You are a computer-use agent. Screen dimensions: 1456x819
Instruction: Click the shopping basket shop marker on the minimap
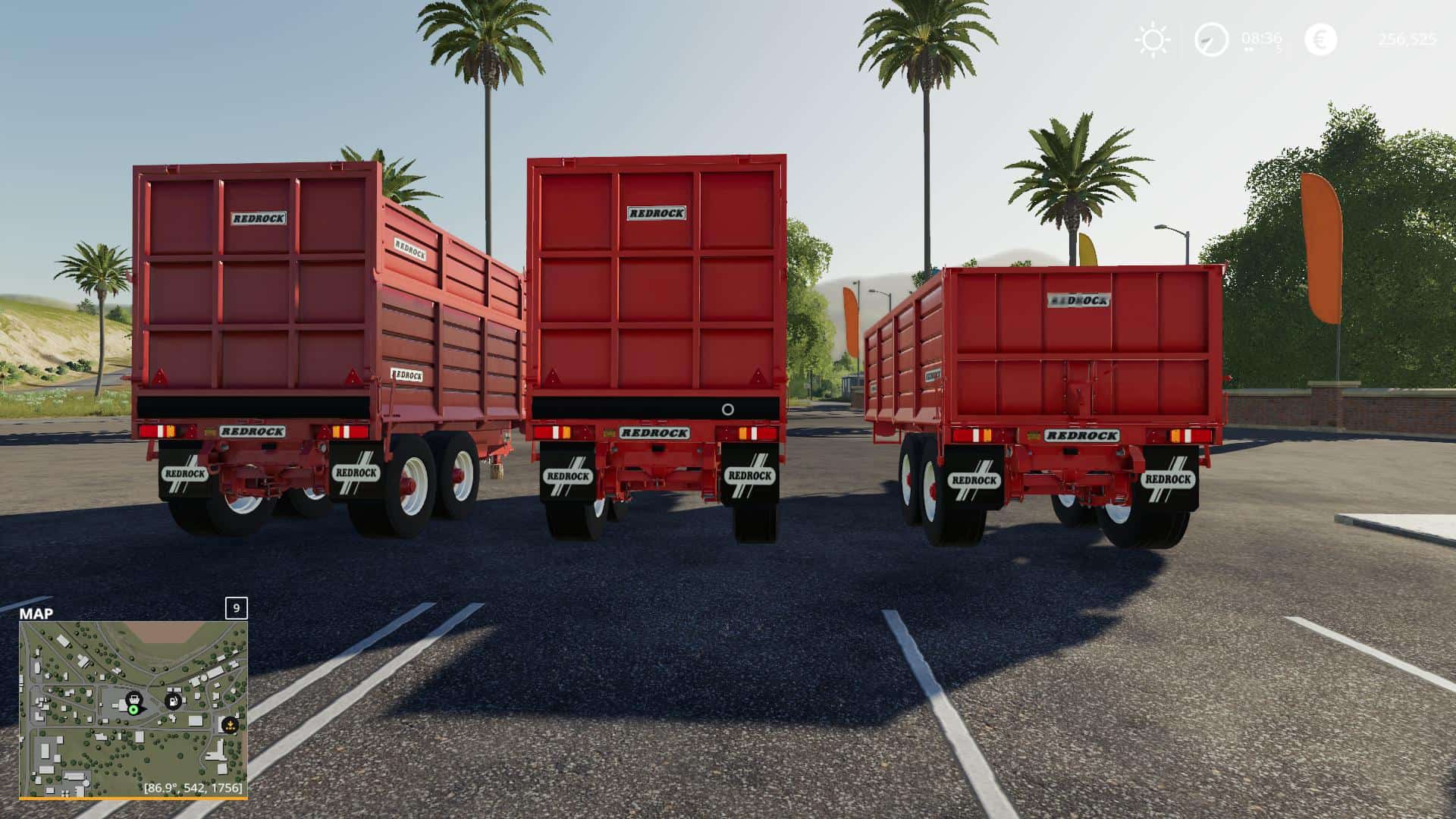tap(135, 698)
